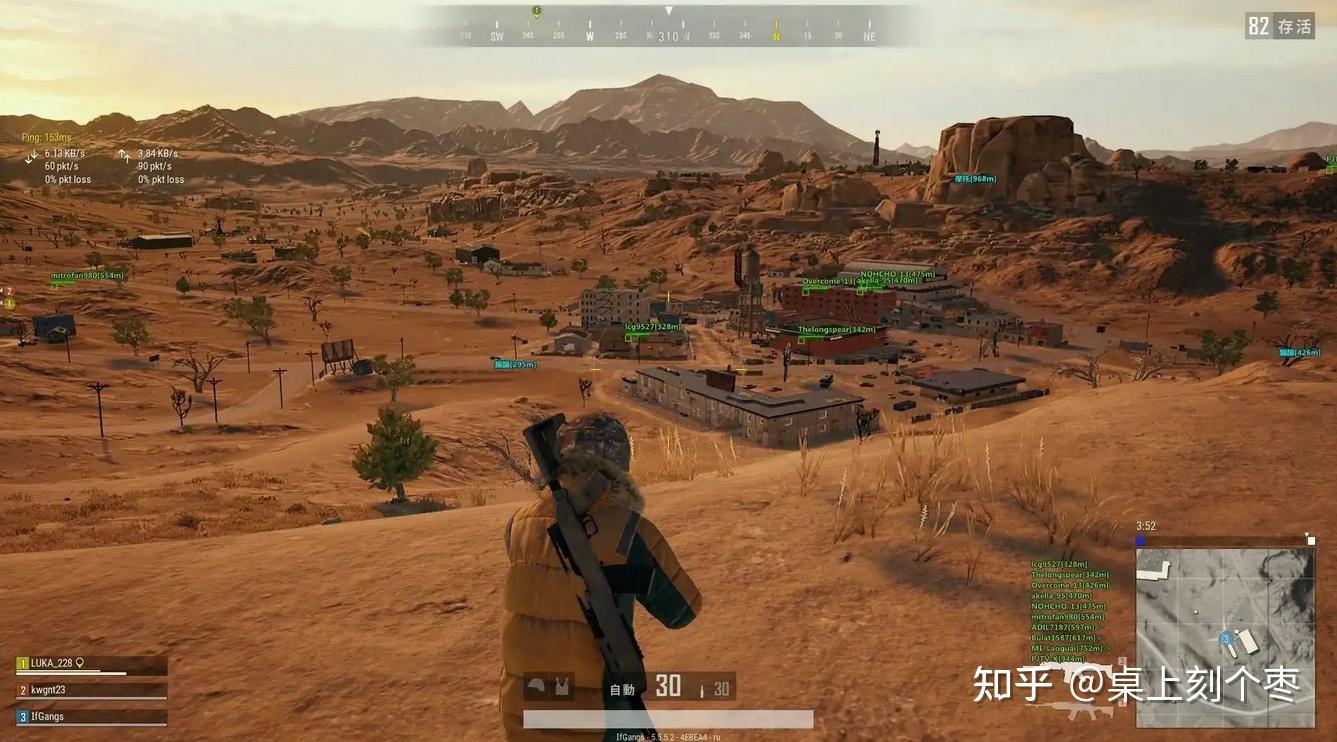Click the compass bar heading 310
The height and width of the screenshot is (742, 1337).
click(668, 37)
